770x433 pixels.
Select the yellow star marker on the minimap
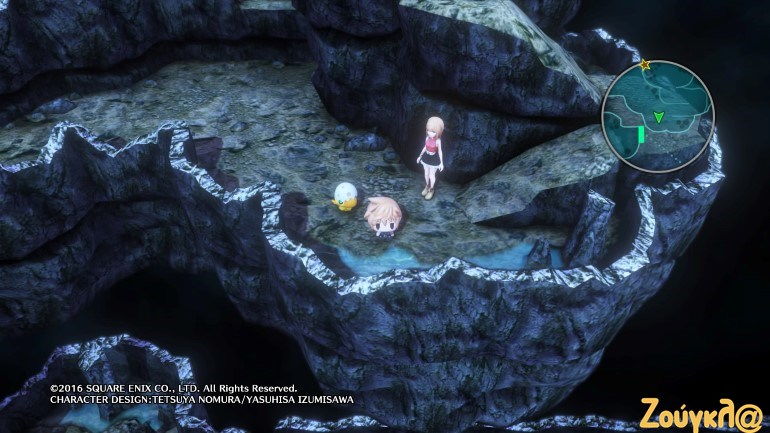point(645,65)
